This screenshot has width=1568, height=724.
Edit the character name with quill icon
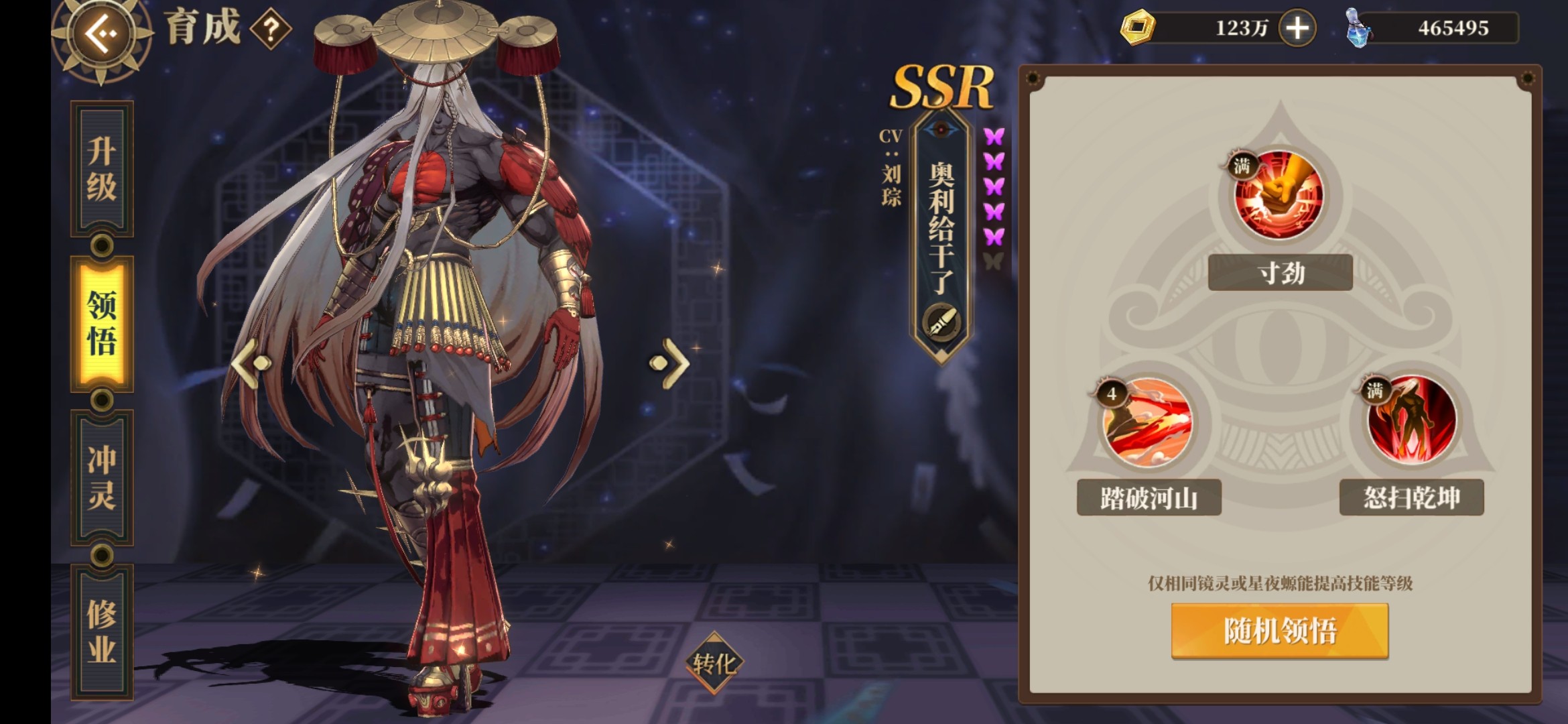coord(941,322)
